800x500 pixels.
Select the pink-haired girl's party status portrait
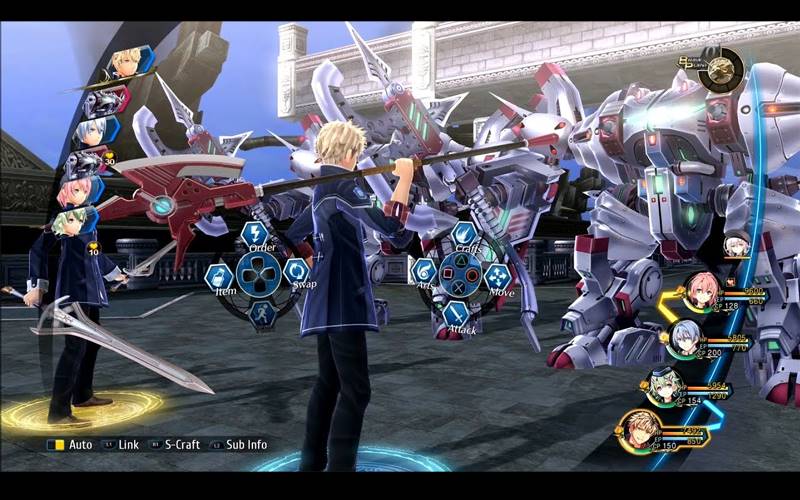coord(702,289)
